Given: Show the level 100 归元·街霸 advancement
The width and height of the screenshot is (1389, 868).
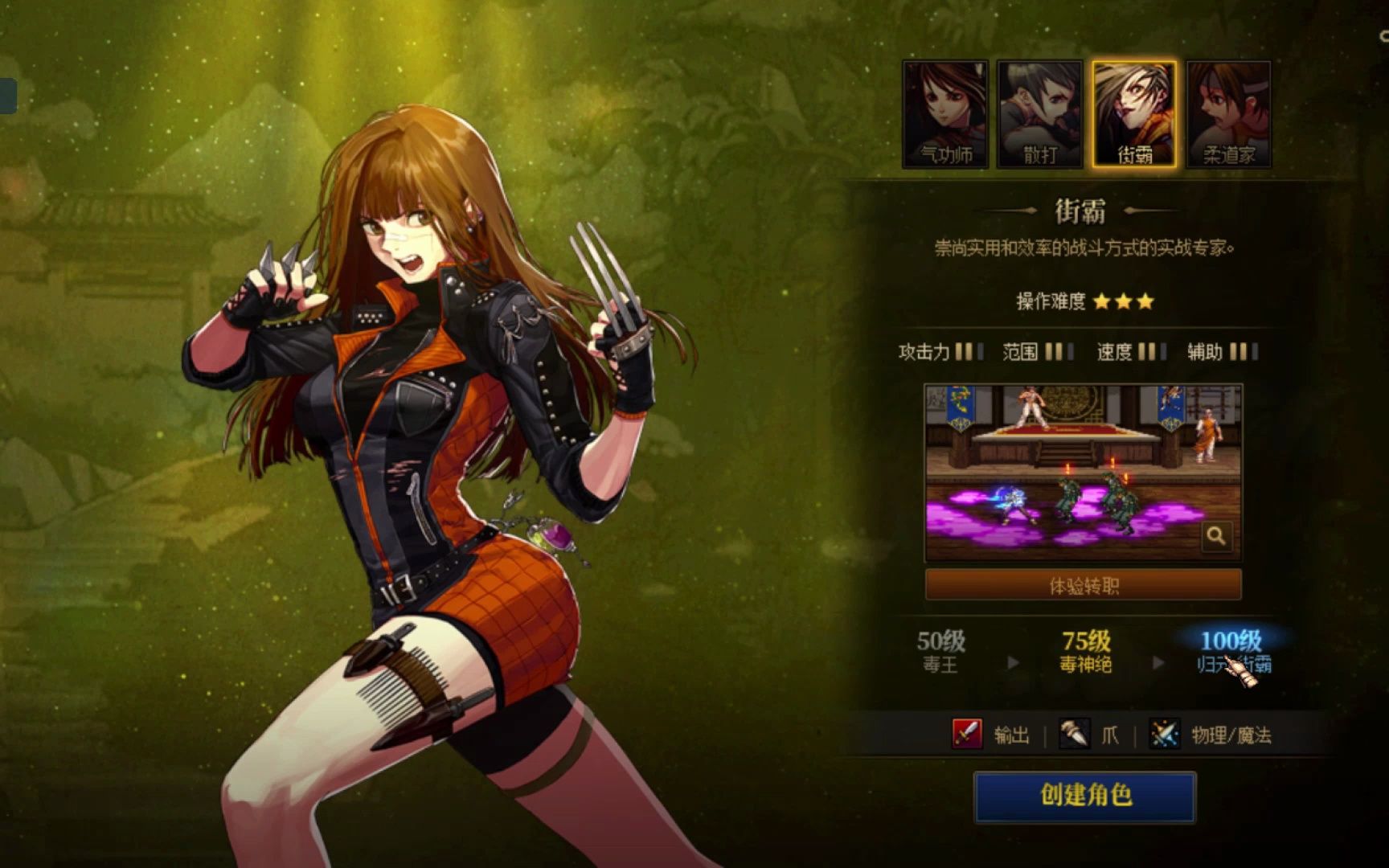Looking at the screenshot, I should point(1231,651).
